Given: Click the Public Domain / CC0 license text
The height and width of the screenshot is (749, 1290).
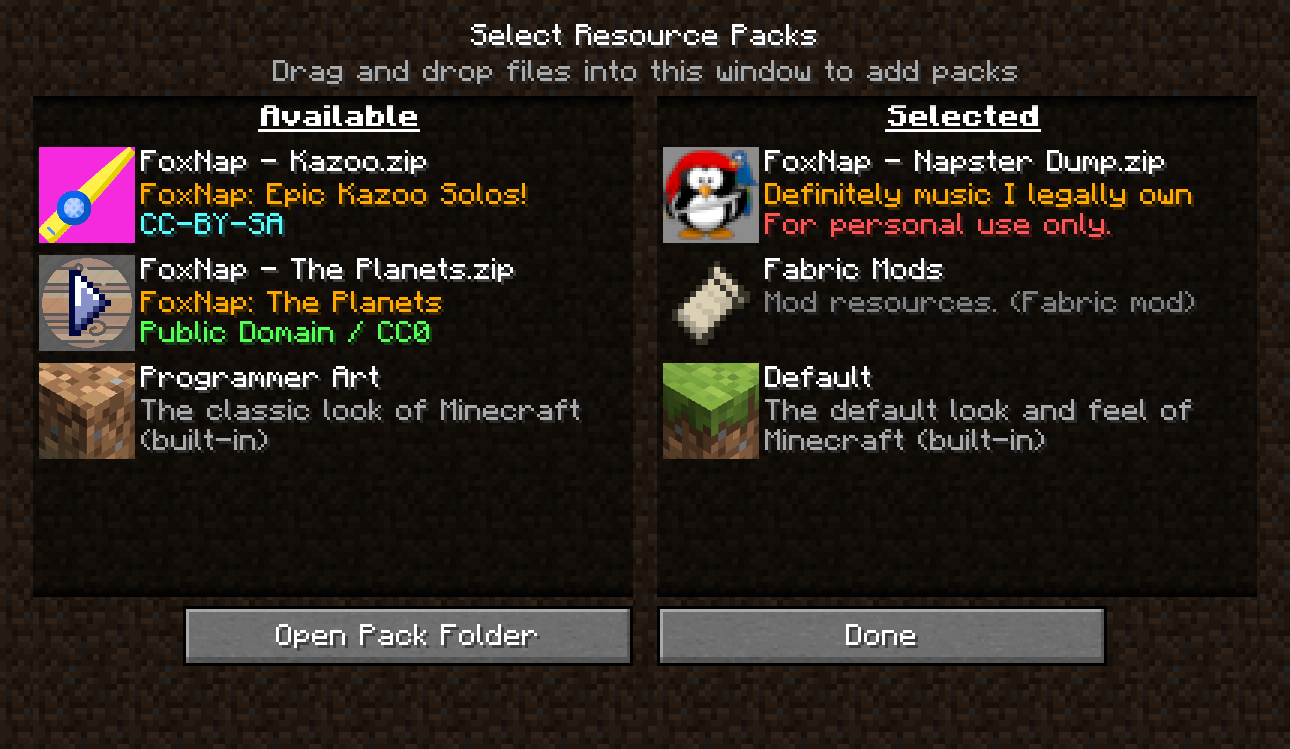Looking at the screenshot, I should 291,332.
